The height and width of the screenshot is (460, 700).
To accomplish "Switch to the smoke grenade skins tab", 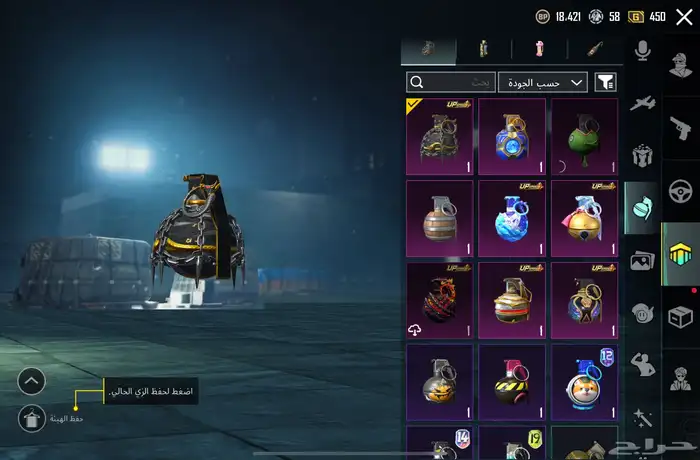I will point(483,50).
